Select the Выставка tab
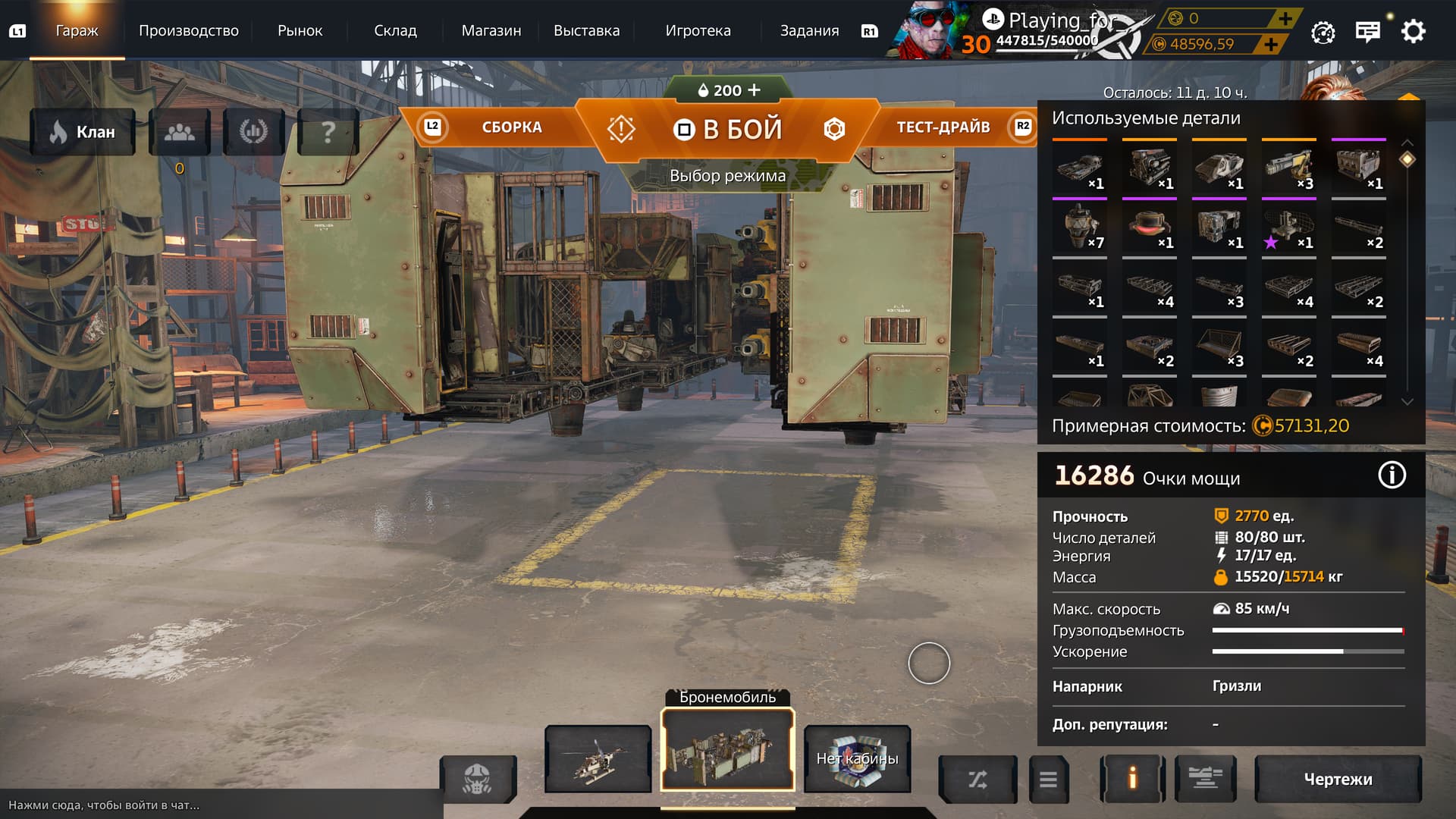The image size is (1456, 819). (586, 30)
